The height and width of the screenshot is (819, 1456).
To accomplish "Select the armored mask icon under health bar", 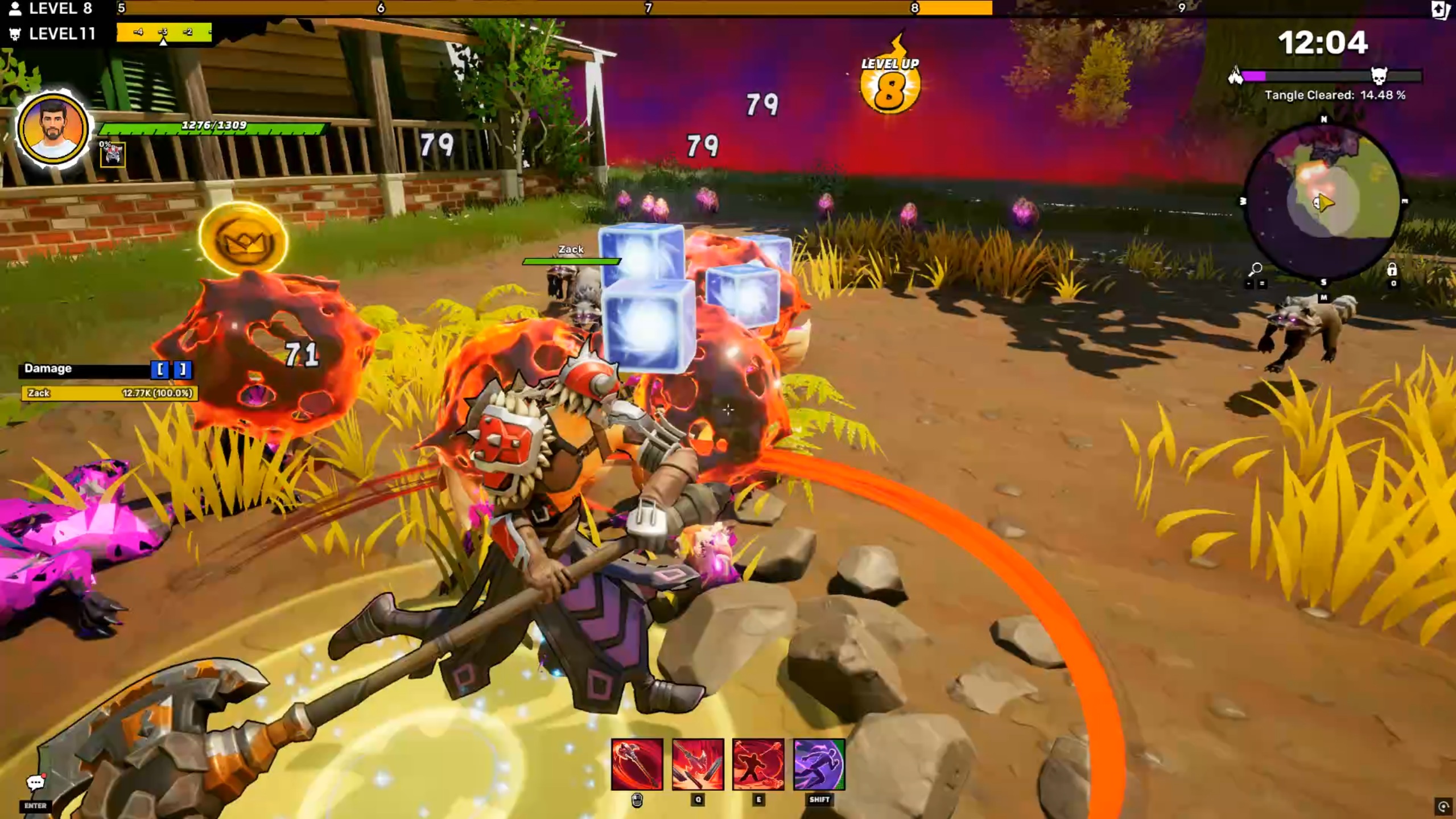I will point(113,155).
